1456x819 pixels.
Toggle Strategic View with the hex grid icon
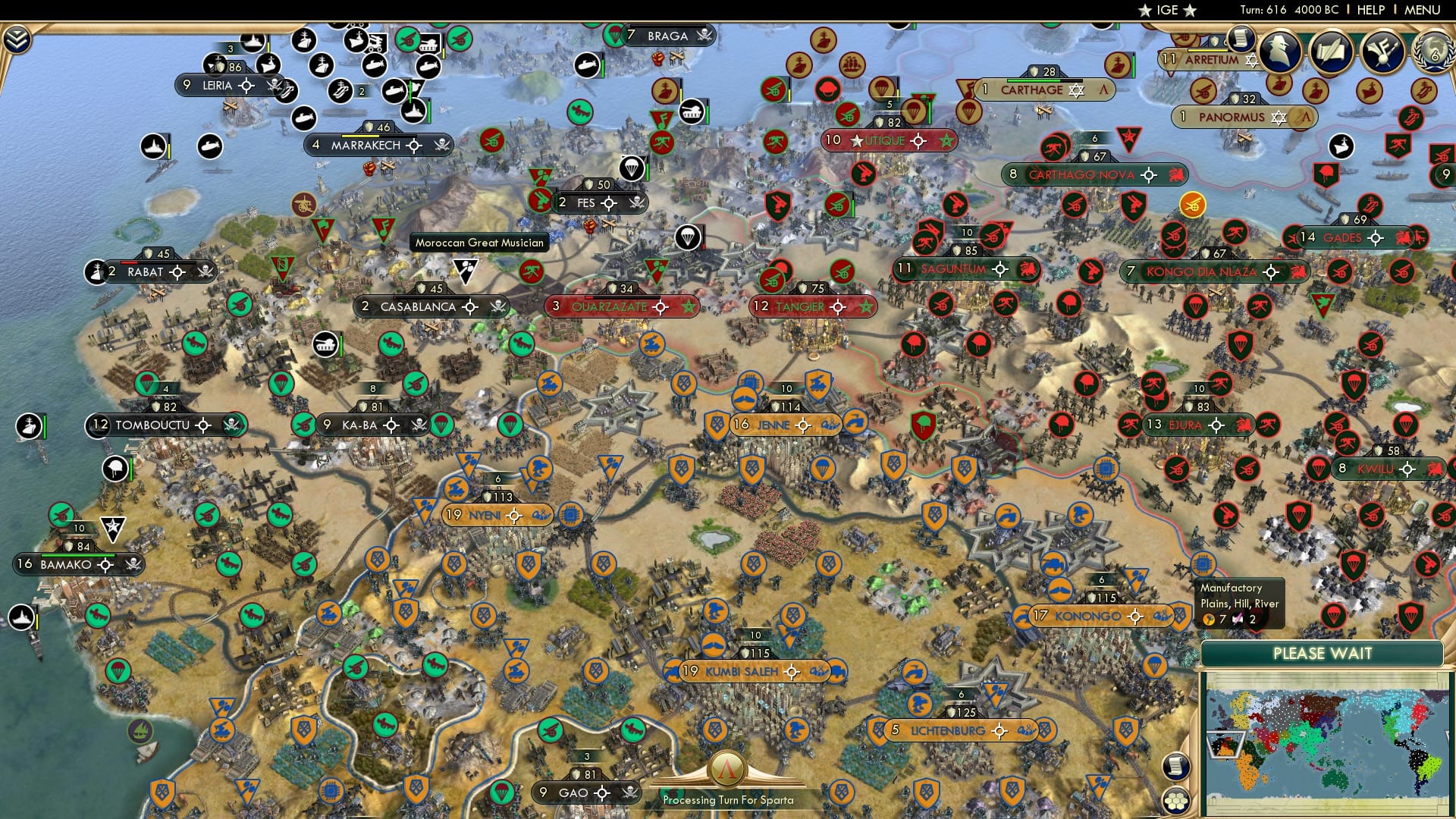(1176, 800)
